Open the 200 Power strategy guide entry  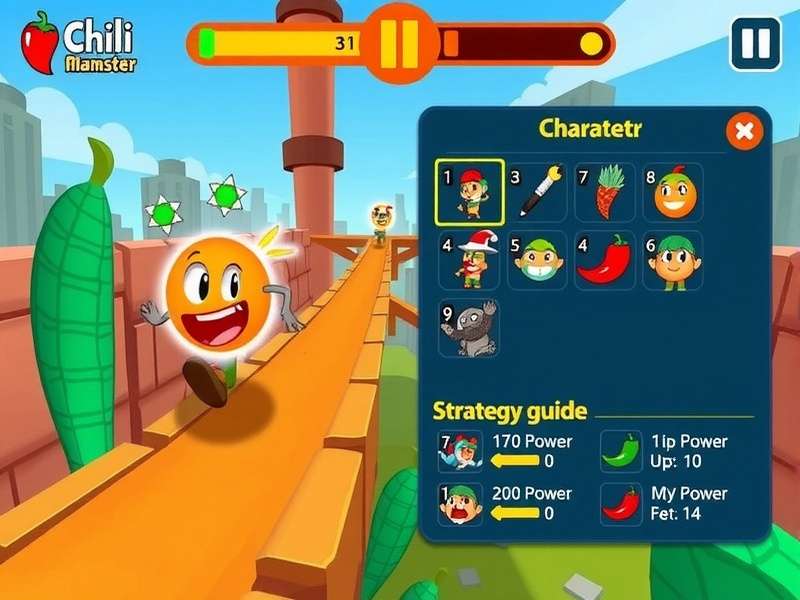(460, 504)
